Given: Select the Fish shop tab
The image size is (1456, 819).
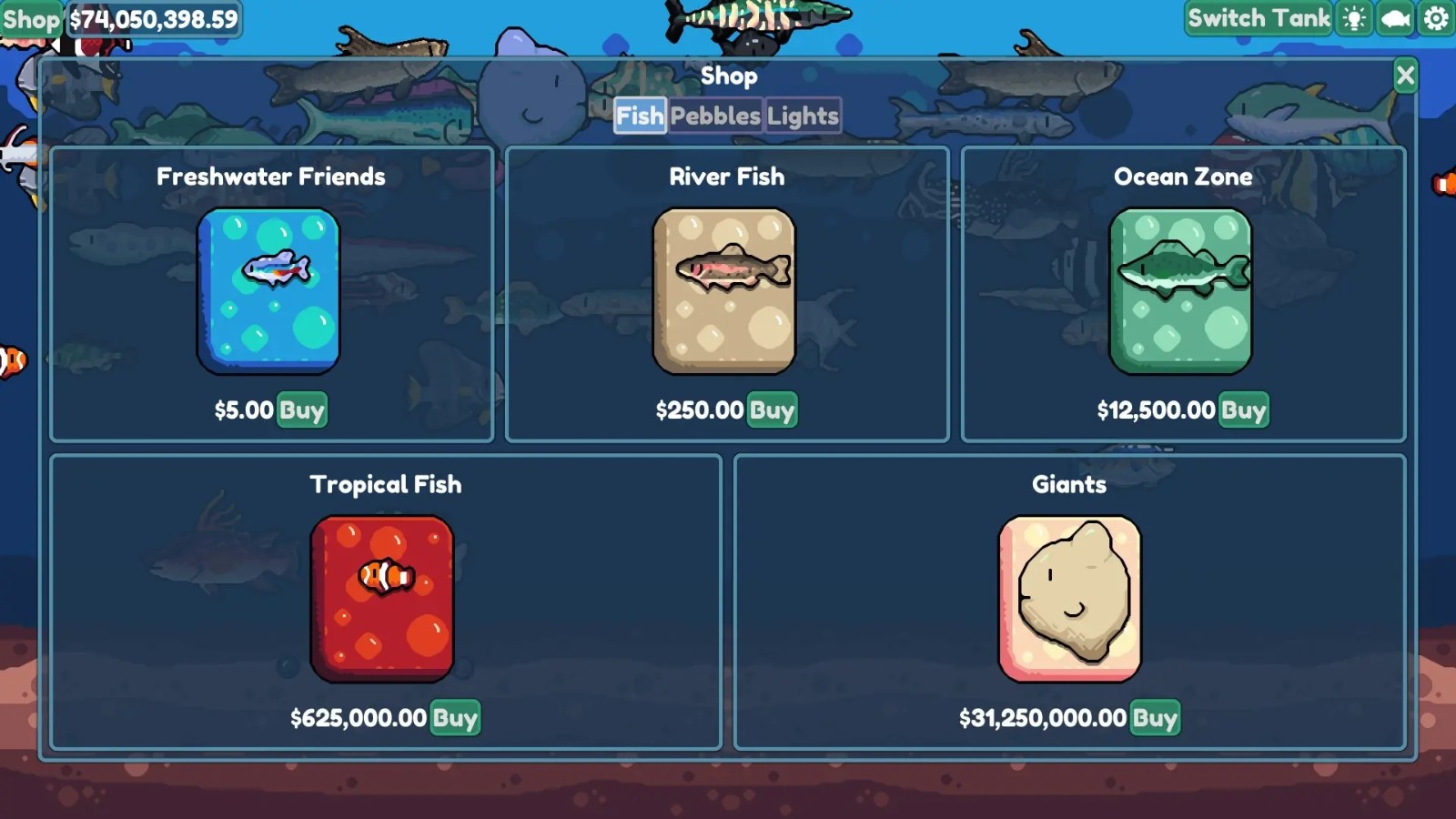Looking at the screenshot, I should [x=640, y=116].
